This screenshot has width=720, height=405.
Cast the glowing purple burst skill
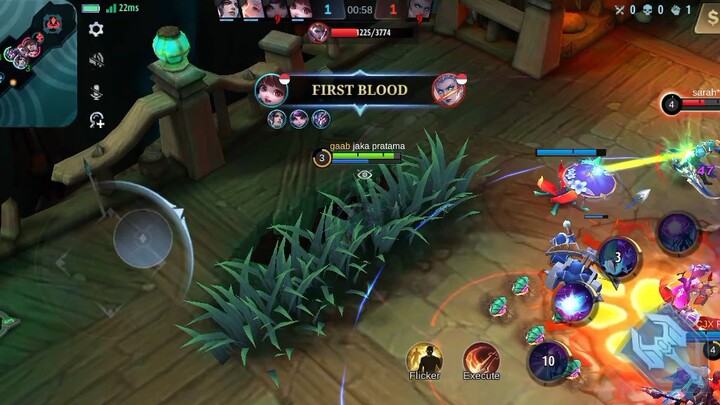574,300
